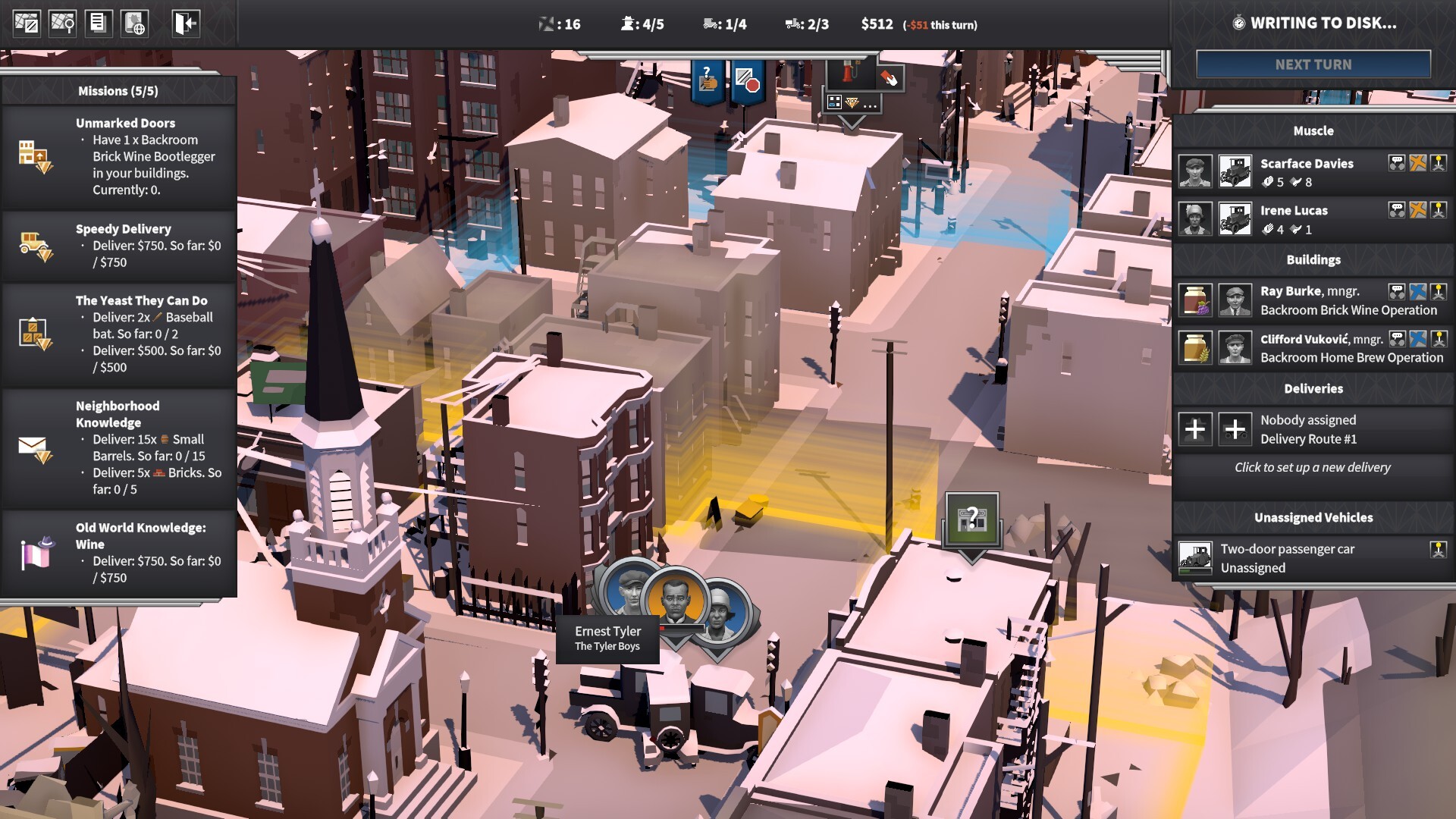Select Irene Lucas in Muscle list
The width and height of the screenshot is (1456, 819).
1294,211
